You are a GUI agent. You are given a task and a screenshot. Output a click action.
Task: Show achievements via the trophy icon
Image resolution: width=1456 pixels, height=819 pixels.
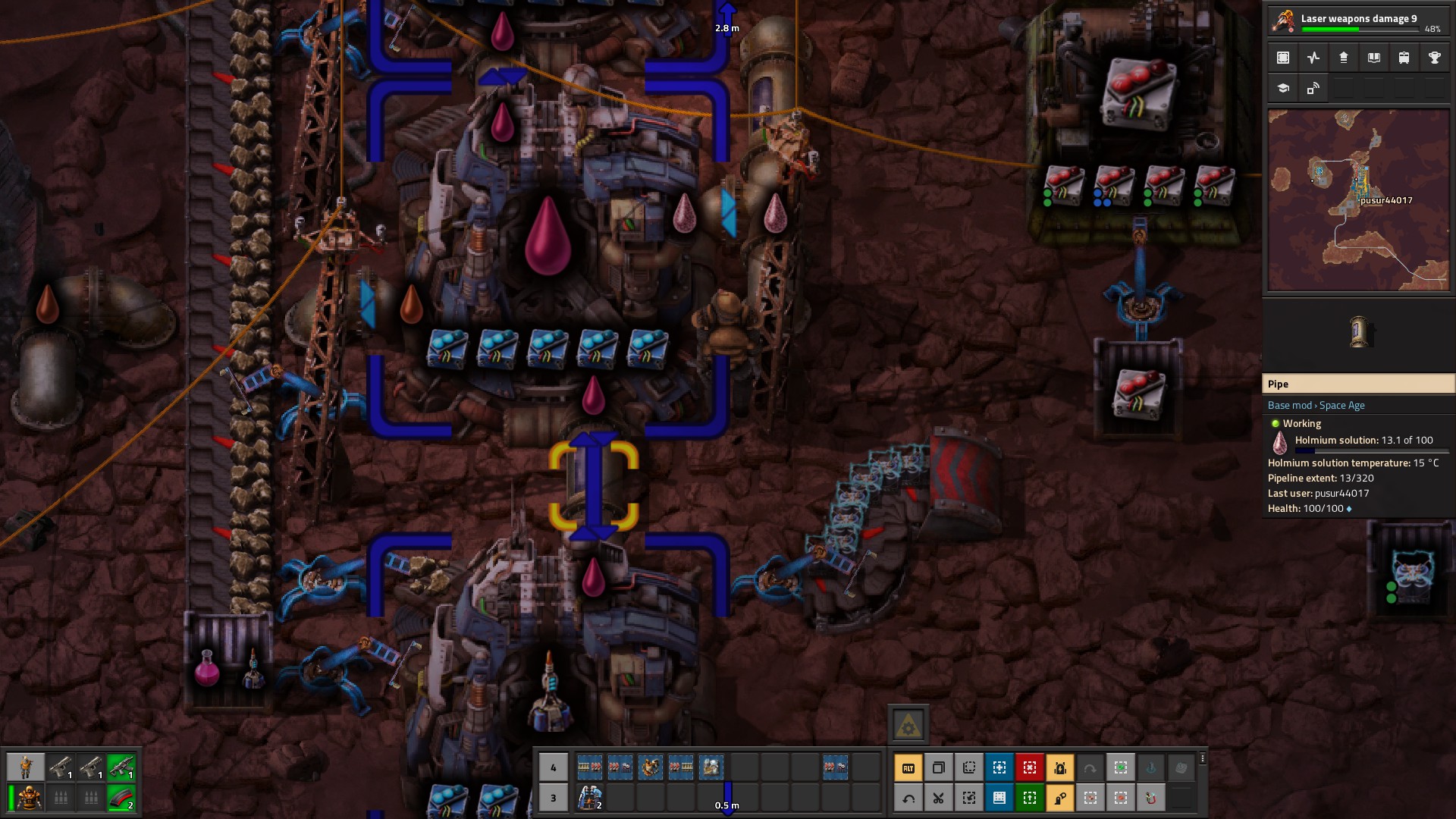tap(1434, 58)
